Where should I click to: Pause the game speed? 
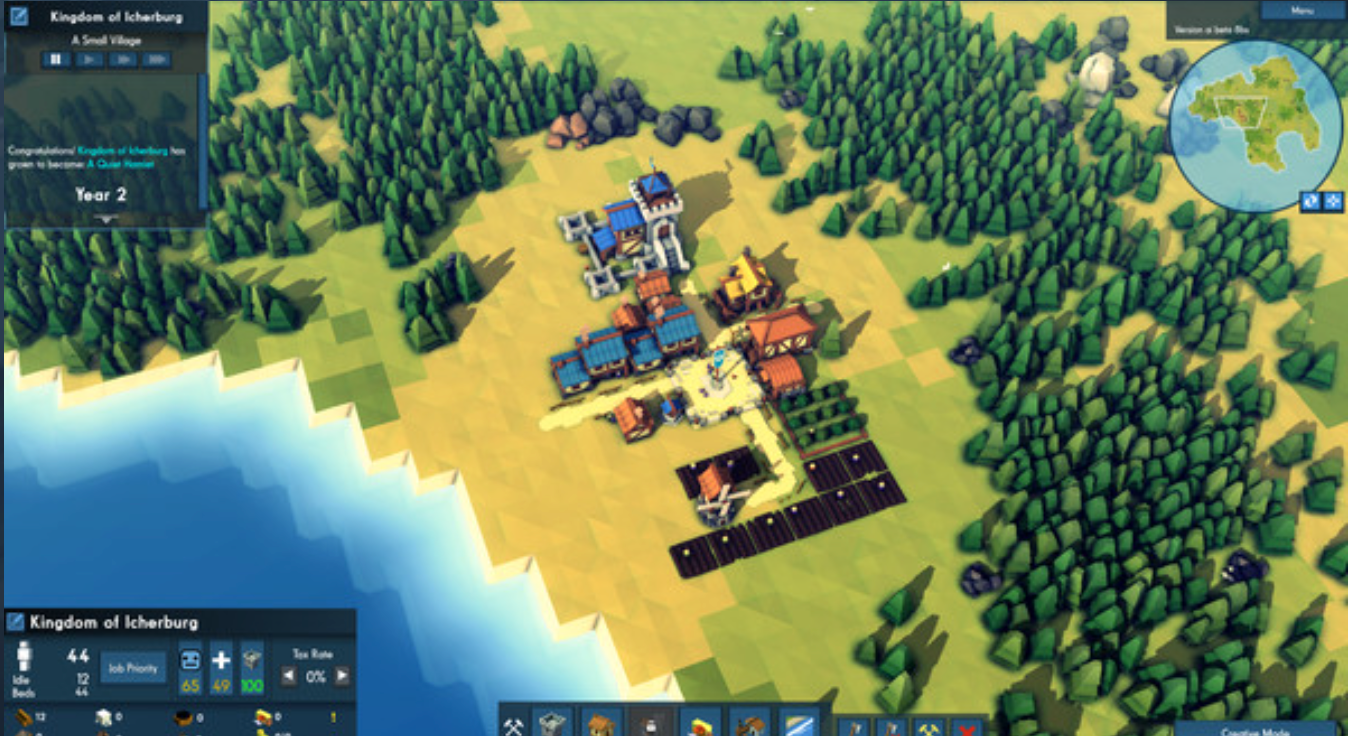(56, 60)
